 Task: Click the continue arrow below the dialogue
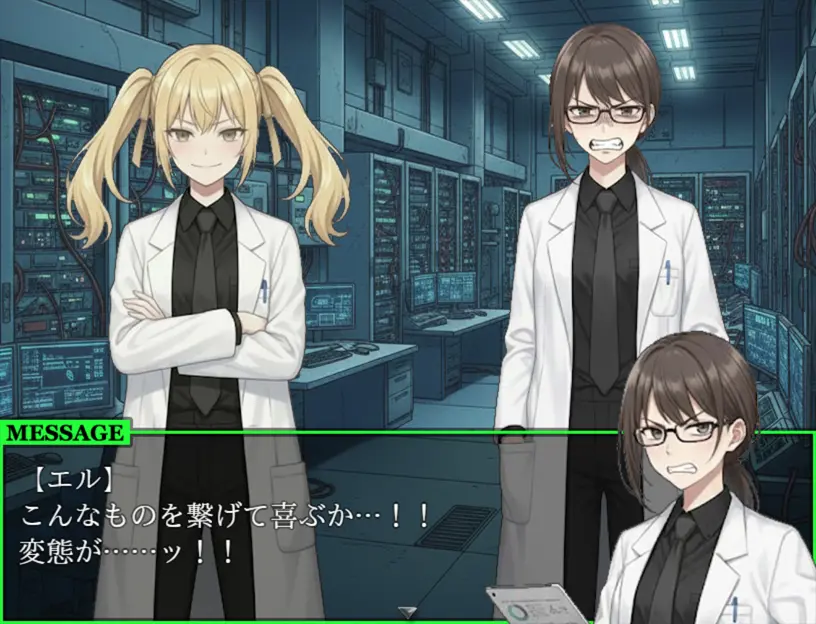pyautogui.click(x=407, y=611)
